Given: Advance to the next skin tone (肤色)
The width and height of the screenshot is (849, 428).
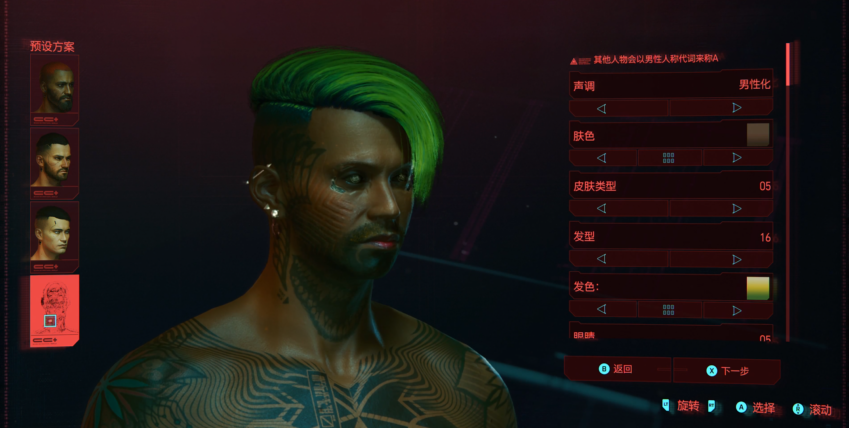Looking at the screenshot, I should (737, 158).
